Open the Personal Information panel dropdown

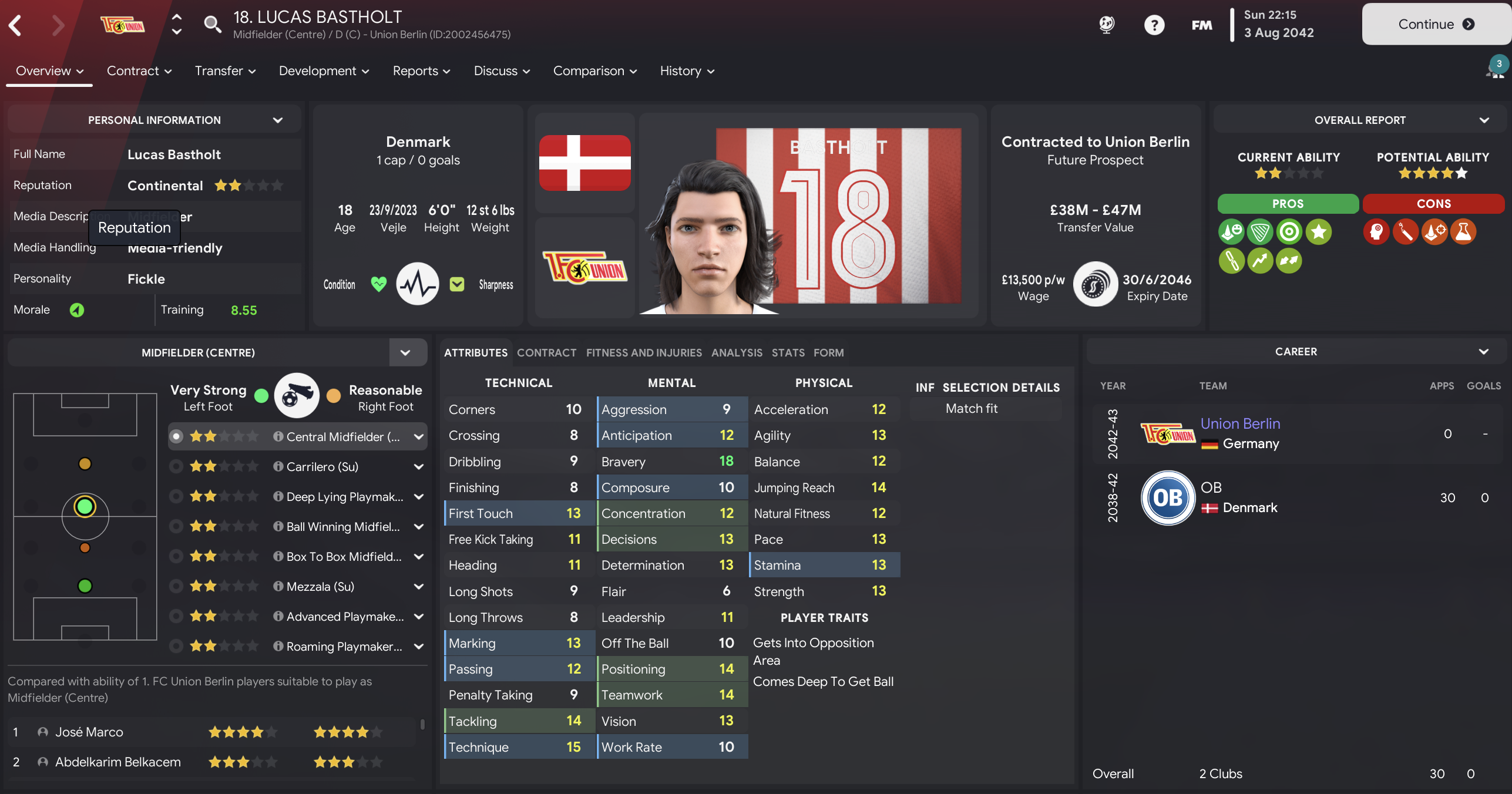click(x=278, y=120)
